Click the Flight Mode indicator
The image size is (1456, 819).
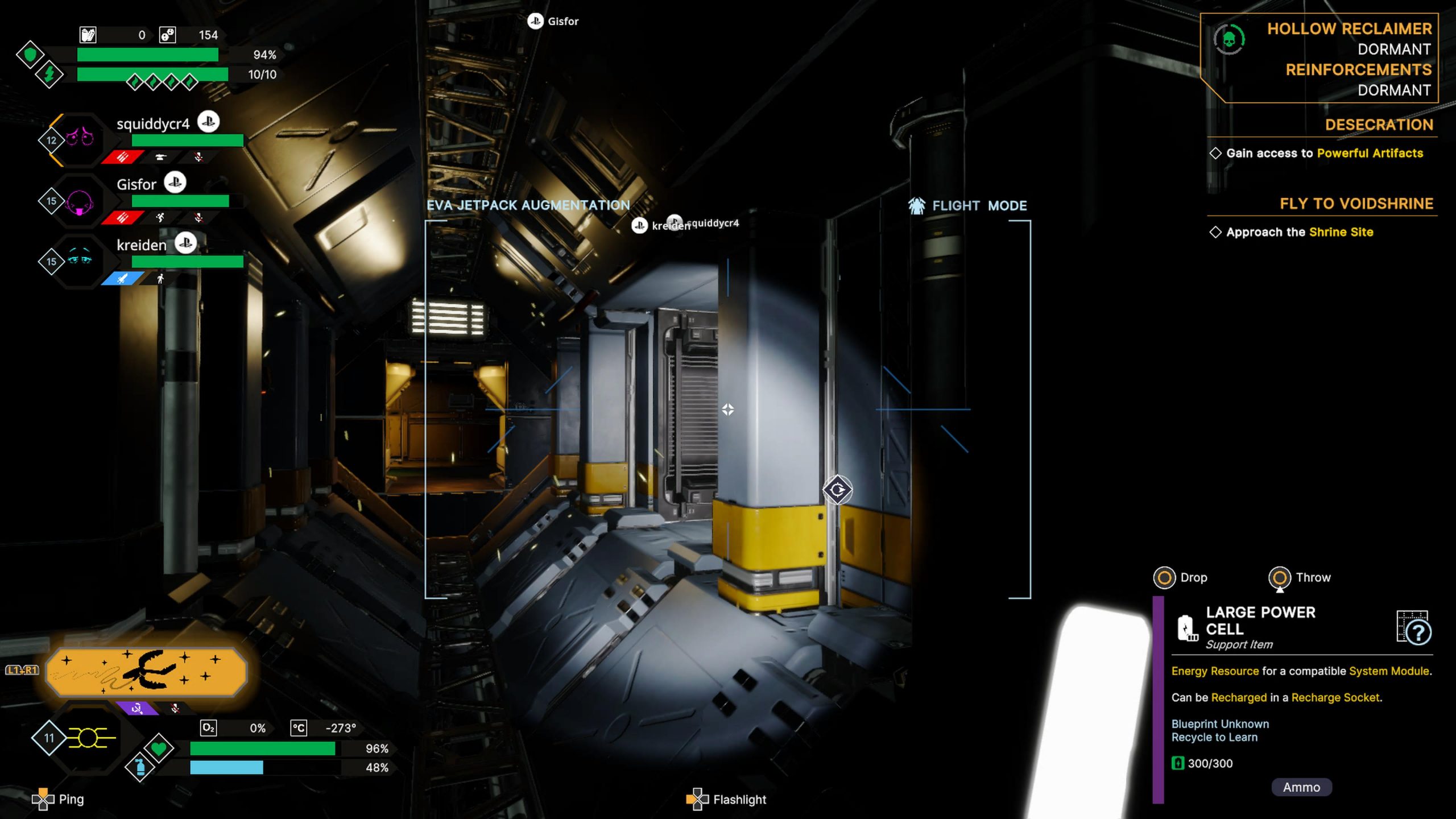pos(968,206)
